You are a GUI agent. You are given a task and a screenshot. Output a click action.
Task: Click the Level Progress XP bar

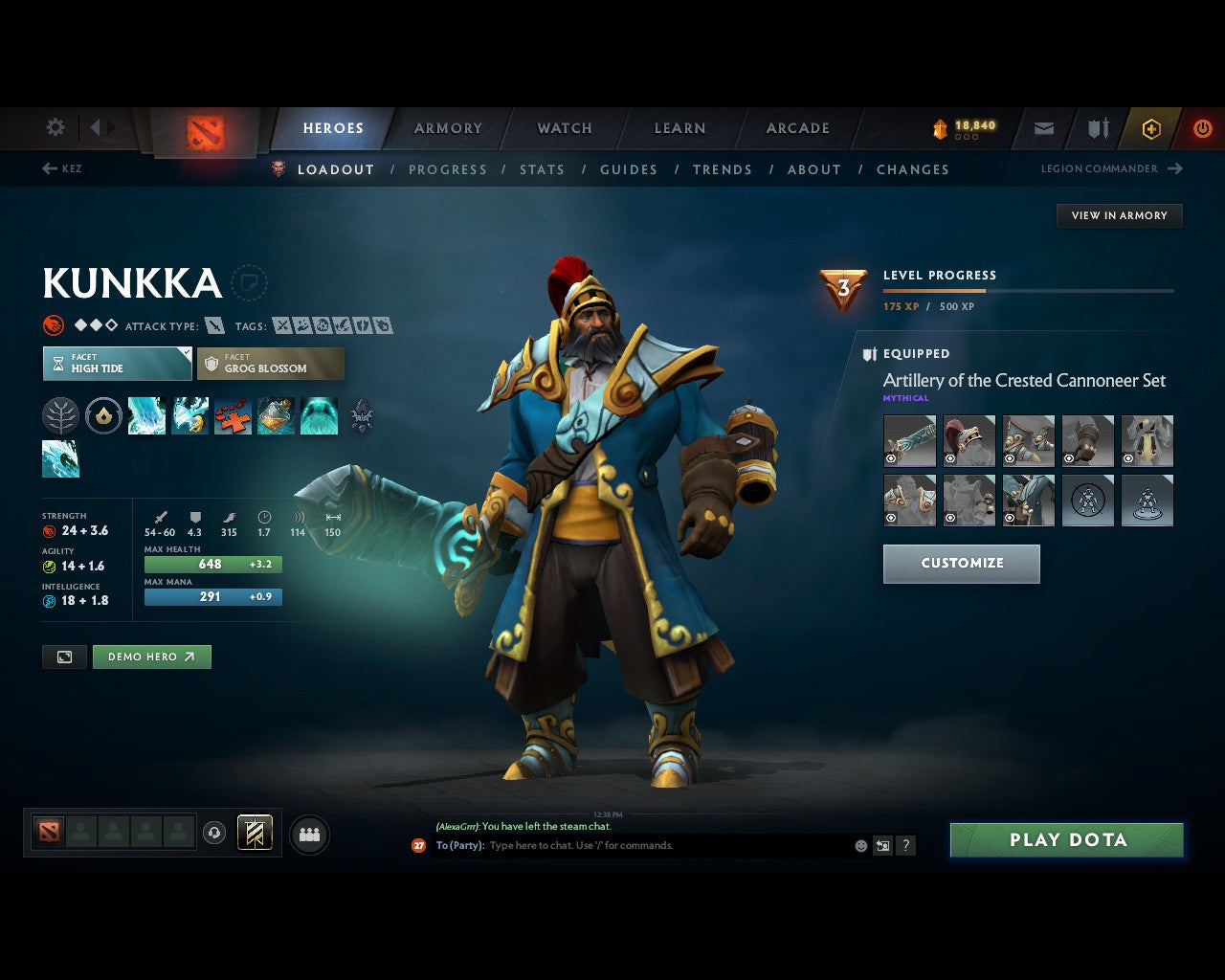(x=1029, y=291)
